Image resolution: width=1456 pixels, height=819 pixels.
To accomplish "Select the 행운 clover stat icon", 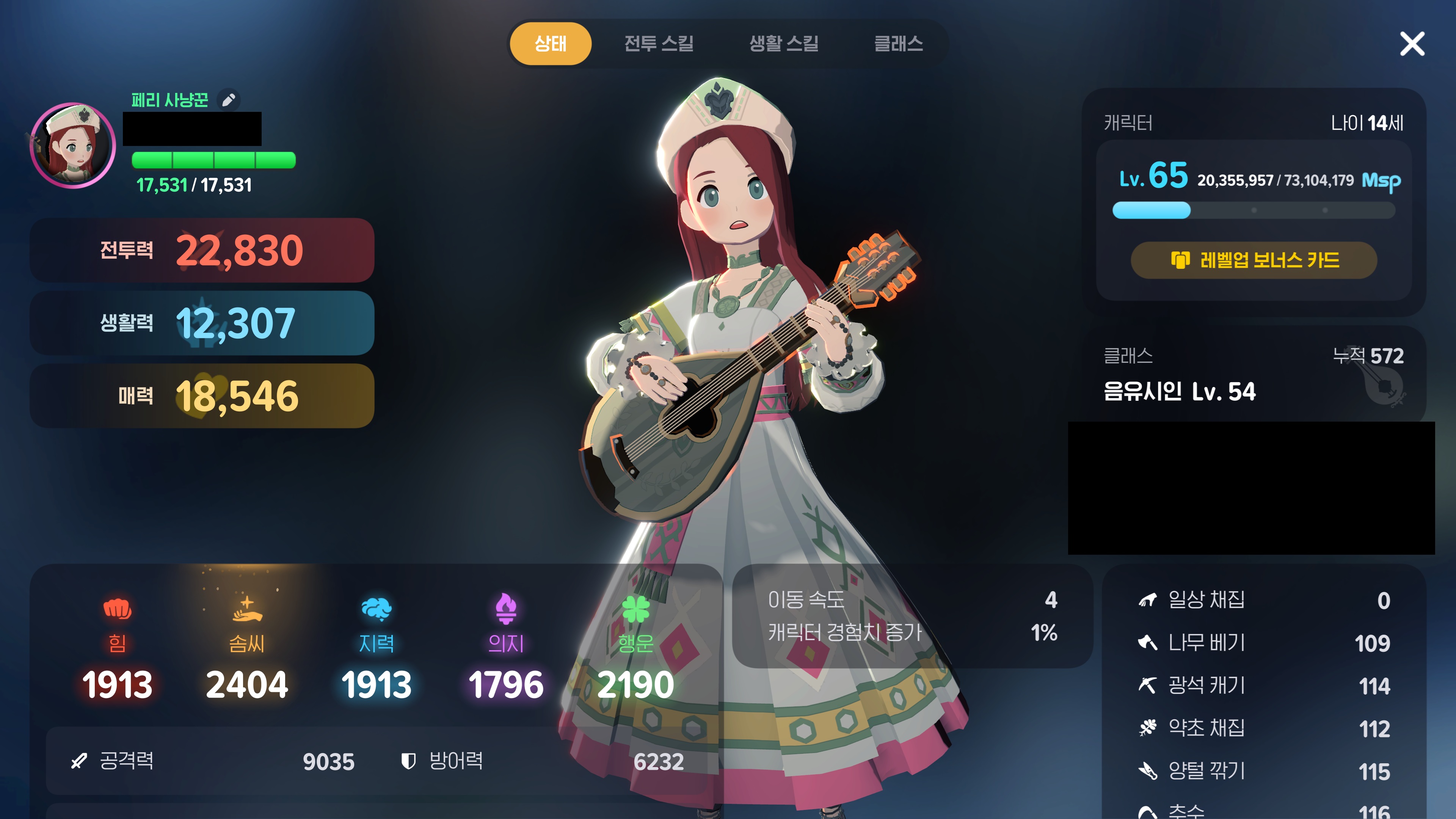I will (635, 609).
